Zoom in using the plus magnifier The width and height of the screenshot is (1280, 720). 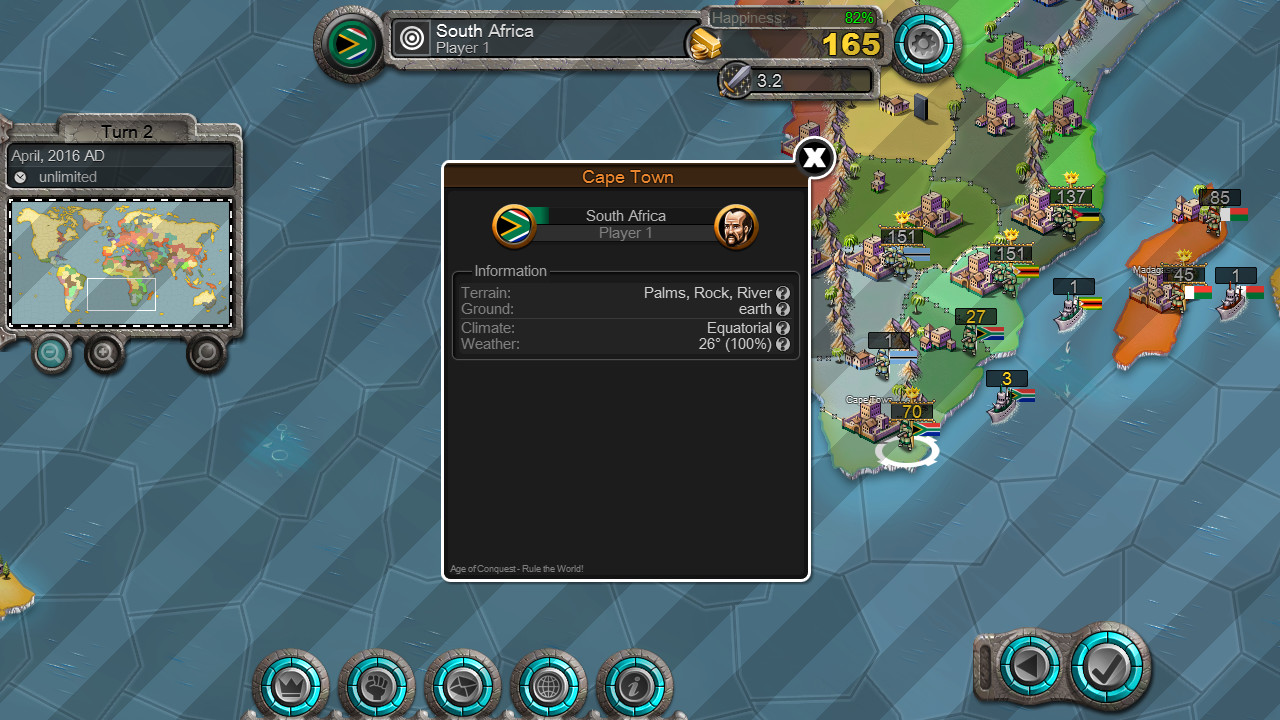click(x=104, y=353)
